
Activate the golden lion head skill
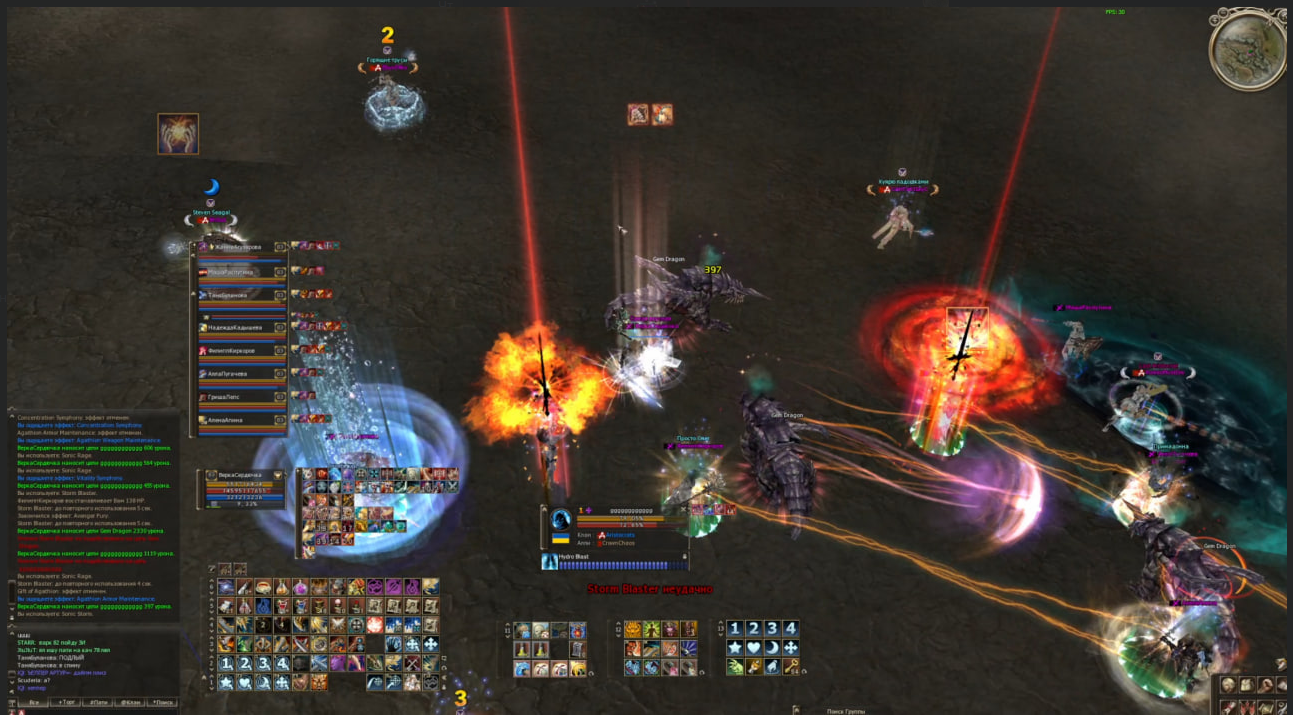(x=633, y=630)
